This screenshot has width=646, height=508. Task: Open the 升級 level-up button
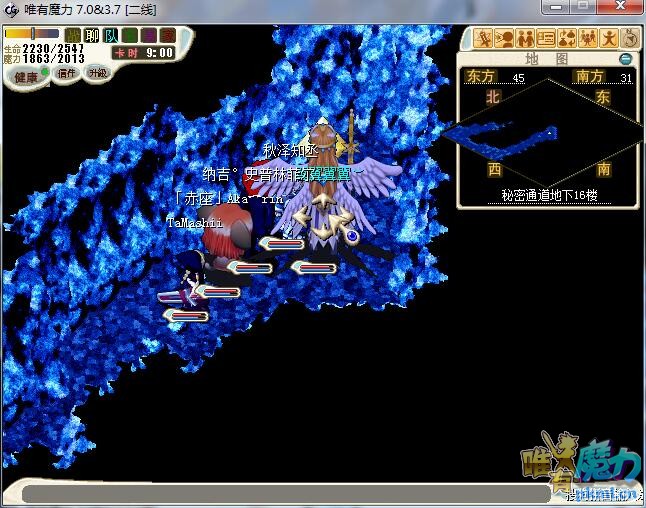[x=97, y=73]
